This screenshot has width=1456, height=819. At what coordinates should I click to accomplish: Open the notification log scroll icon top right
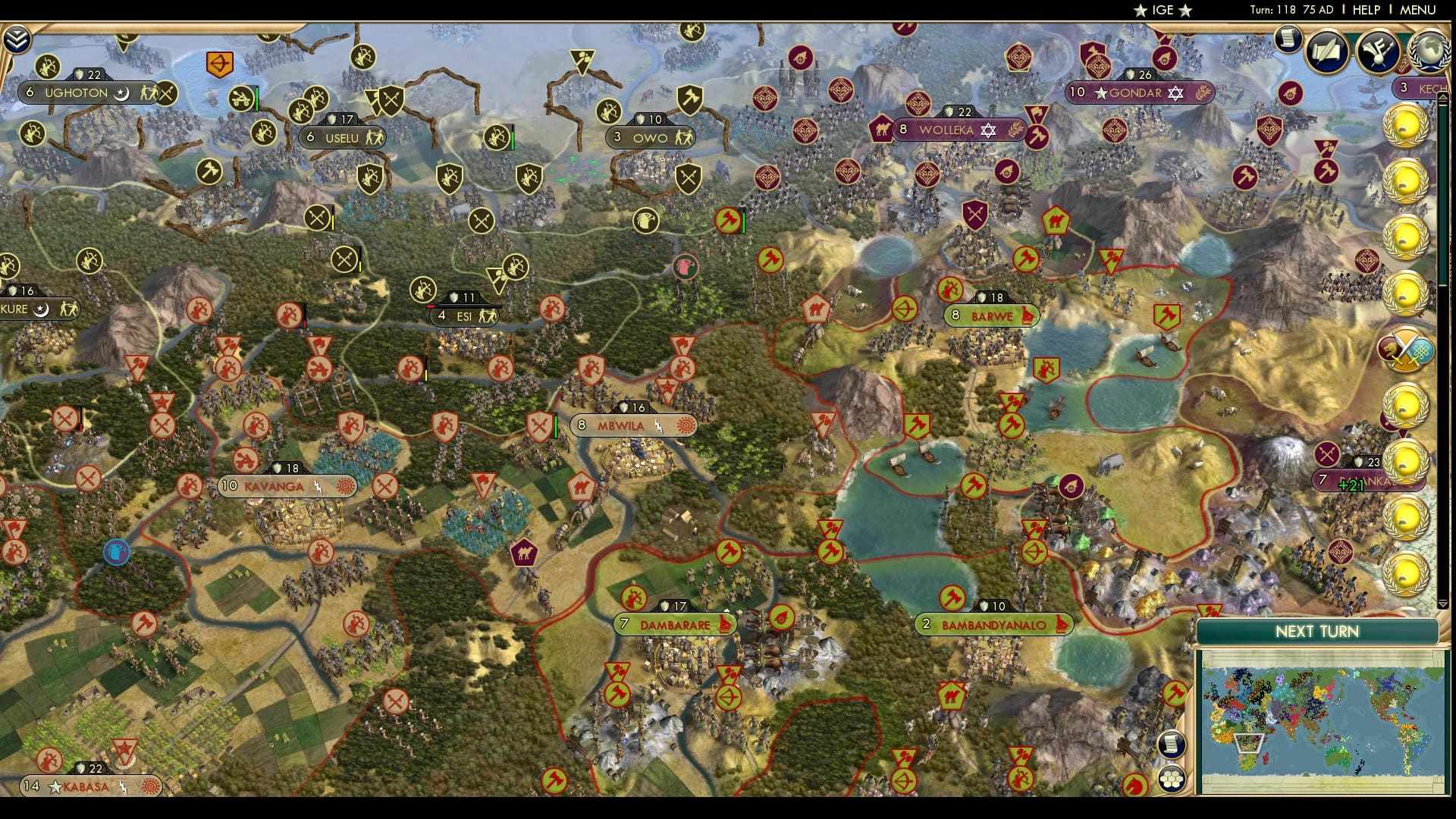click(x=1288, y=42)
